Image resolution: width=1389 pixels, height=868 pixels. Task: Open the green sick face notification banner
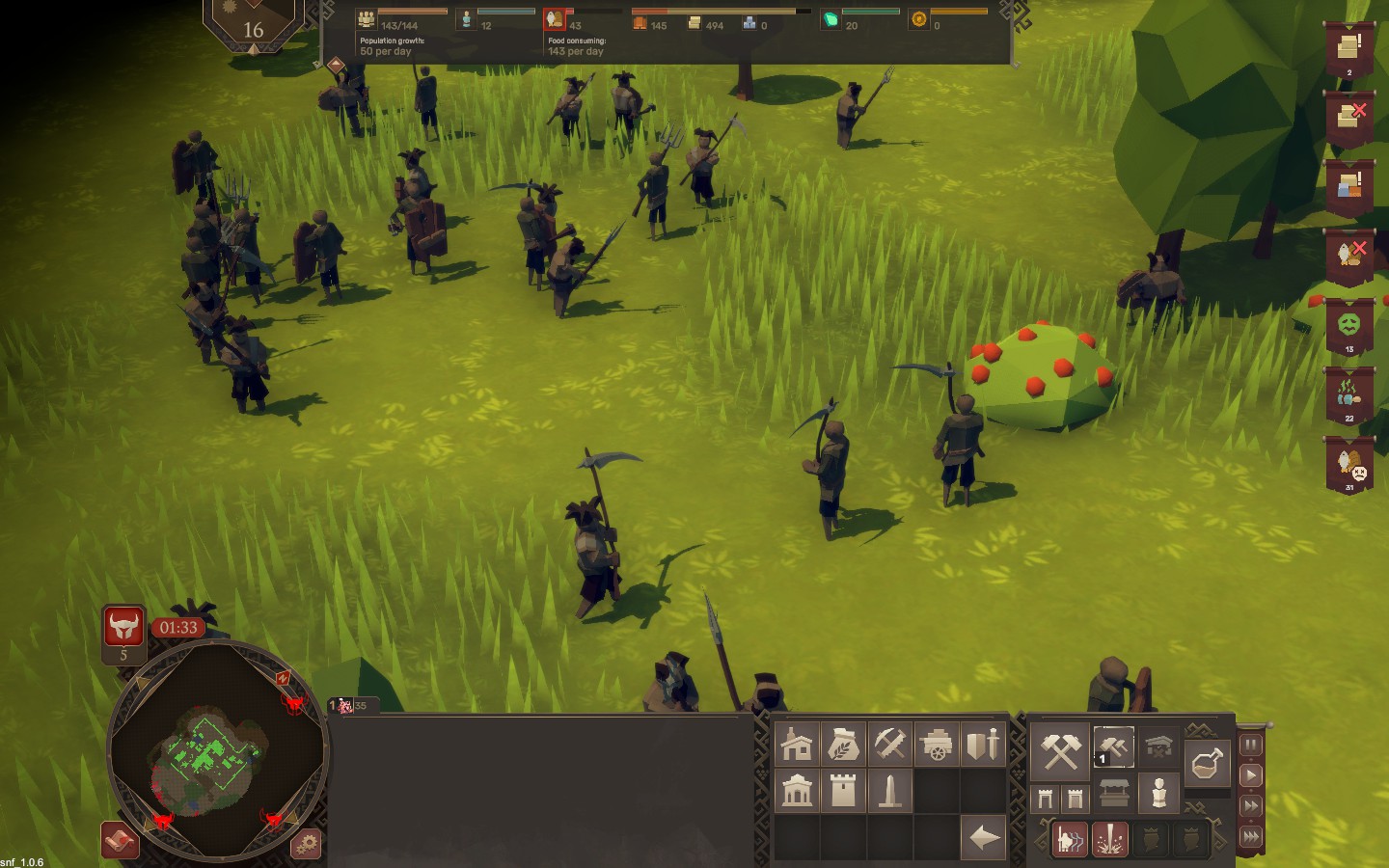[1348, 327]
